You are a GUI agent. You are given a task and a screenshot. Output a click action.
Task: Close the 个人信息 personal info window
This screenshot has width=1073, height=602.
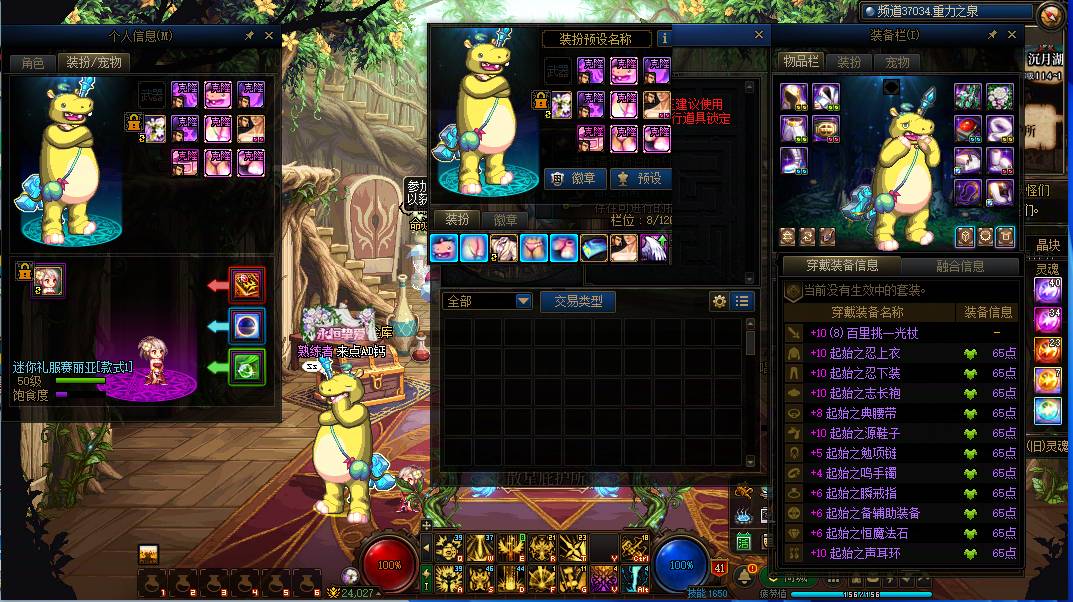pyautogui.click(x=269, y=36)
